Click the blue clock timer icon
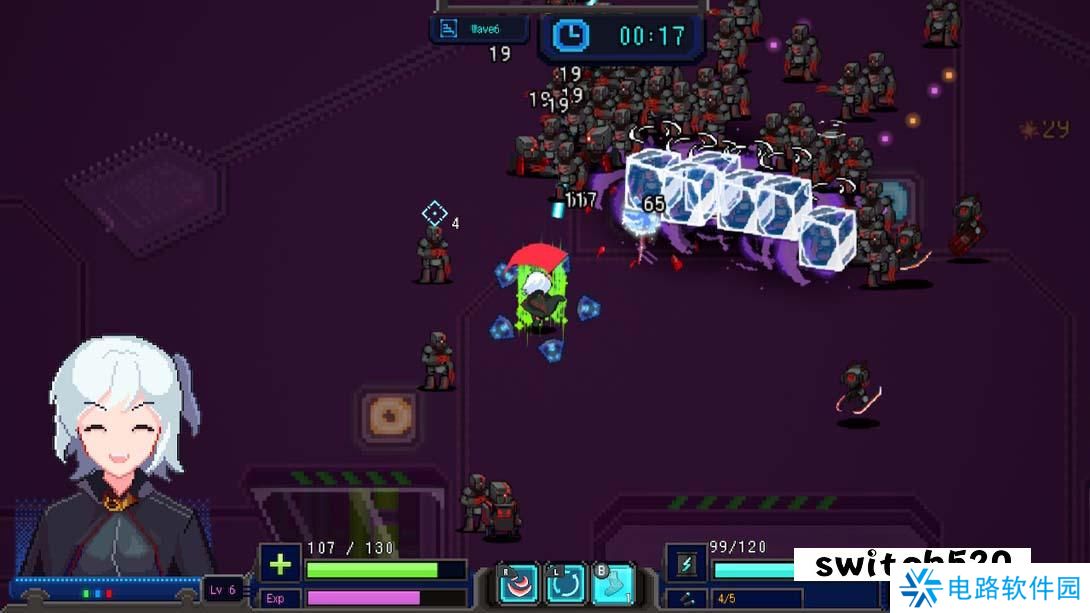The width and height of the screenshot is (1090, 613). [x=571, y=36]
